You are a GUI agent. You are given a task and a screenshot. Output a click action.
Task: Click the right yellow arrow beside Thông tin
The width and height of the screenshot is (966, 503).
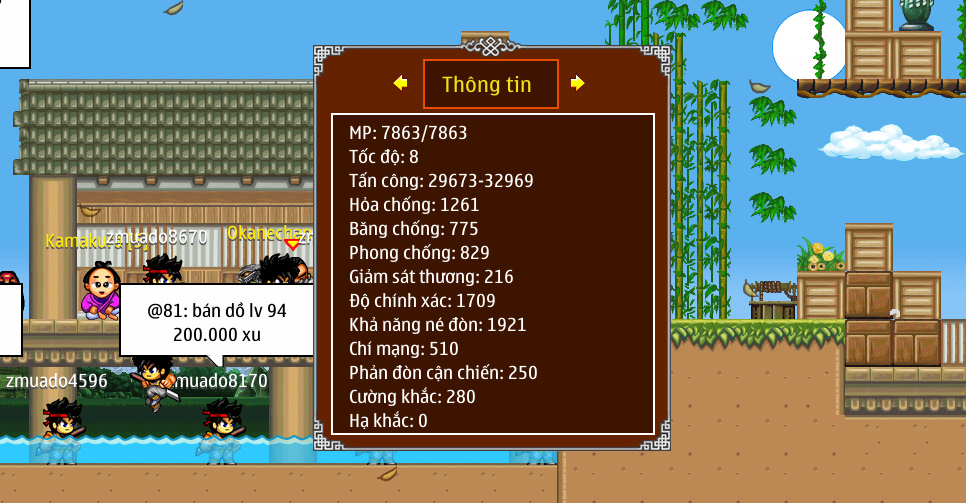coord(577,83)
